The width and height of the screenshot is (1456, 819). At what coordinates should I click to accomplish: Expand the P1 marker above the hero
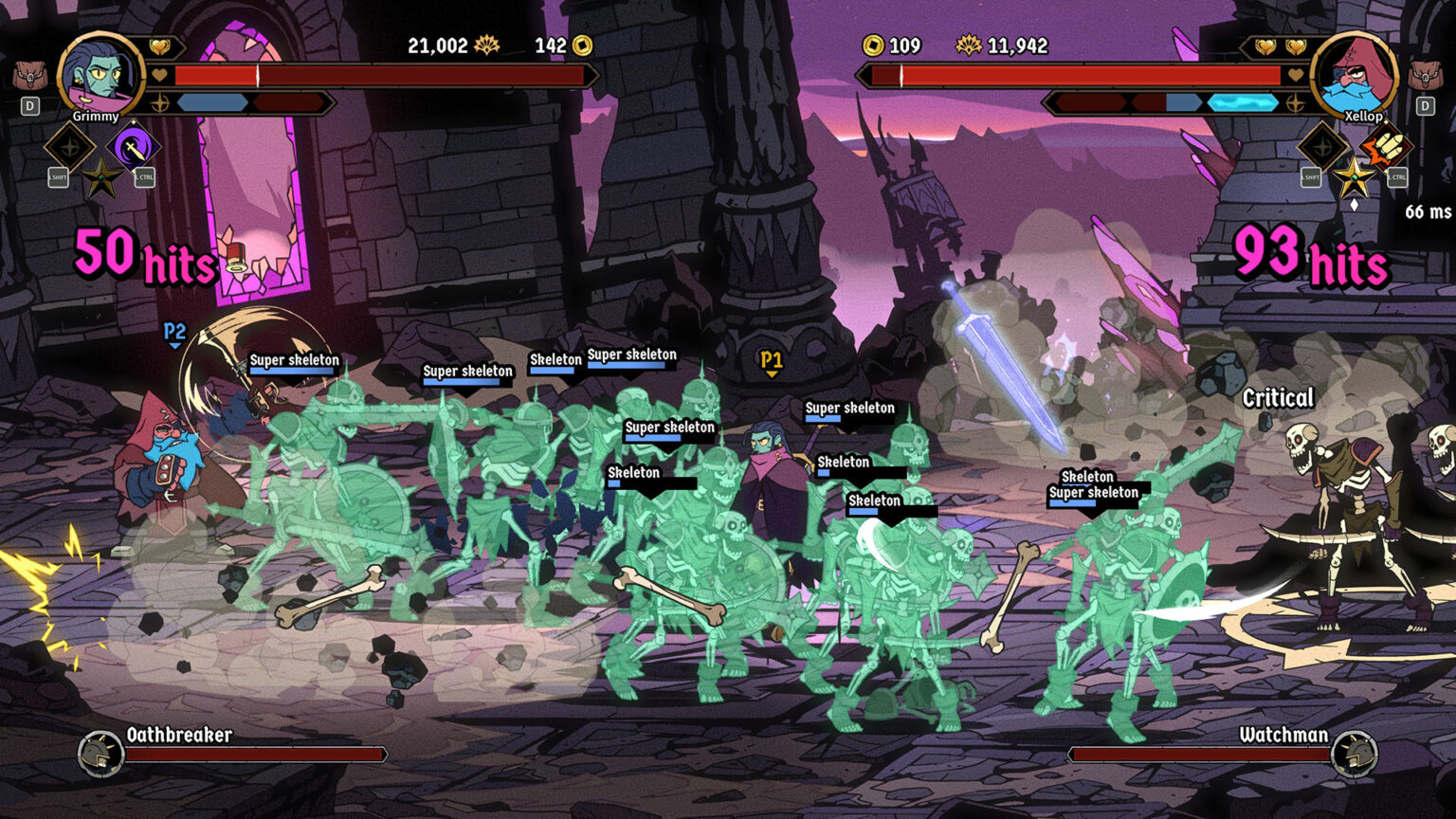[x=772, y=358]
